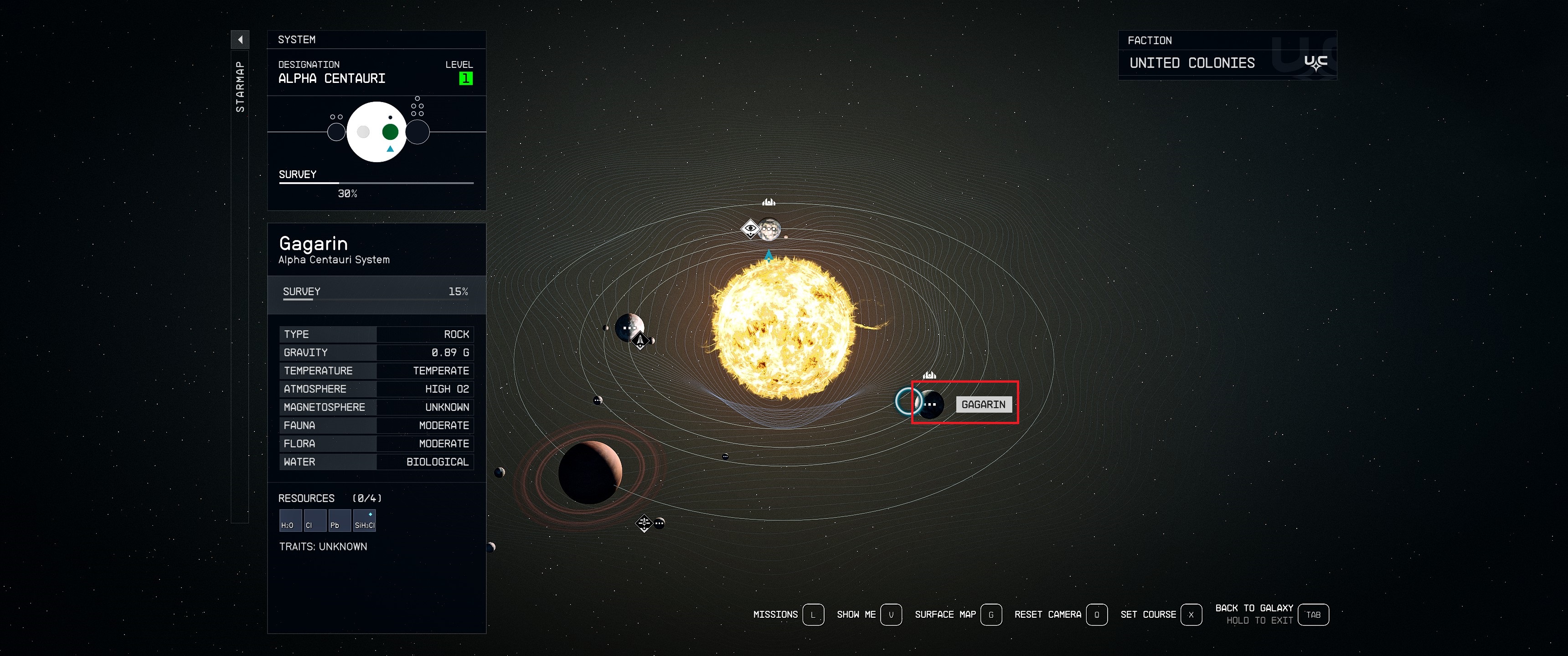Select the Gagarin planet label

pyautogui.click(x=983, y=405)
